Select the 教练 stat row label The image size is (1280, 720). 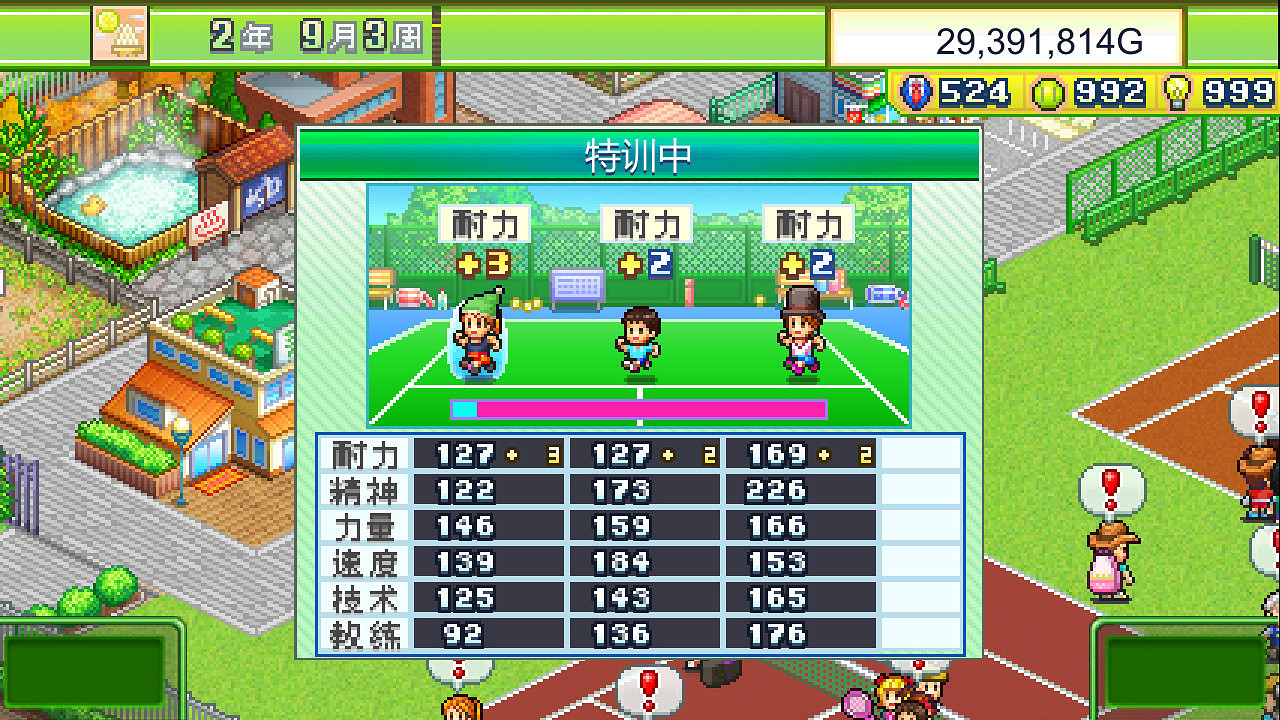(365, 633)
